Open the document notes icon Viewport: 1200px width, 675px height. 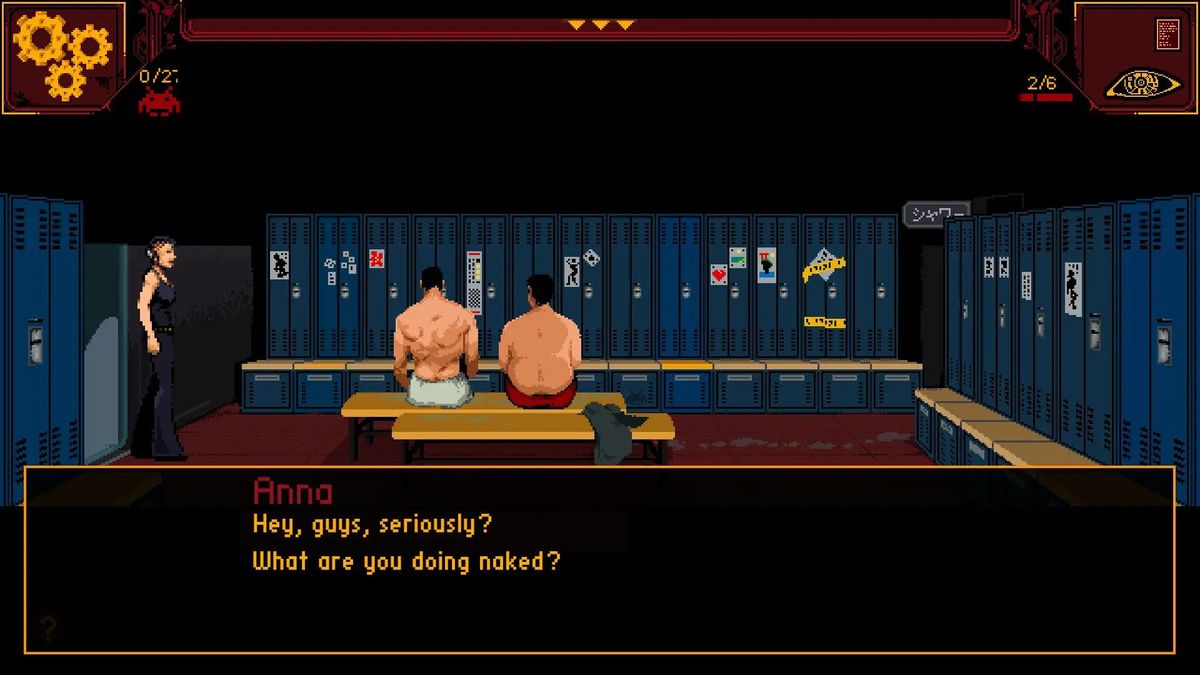click(1166, 33)
